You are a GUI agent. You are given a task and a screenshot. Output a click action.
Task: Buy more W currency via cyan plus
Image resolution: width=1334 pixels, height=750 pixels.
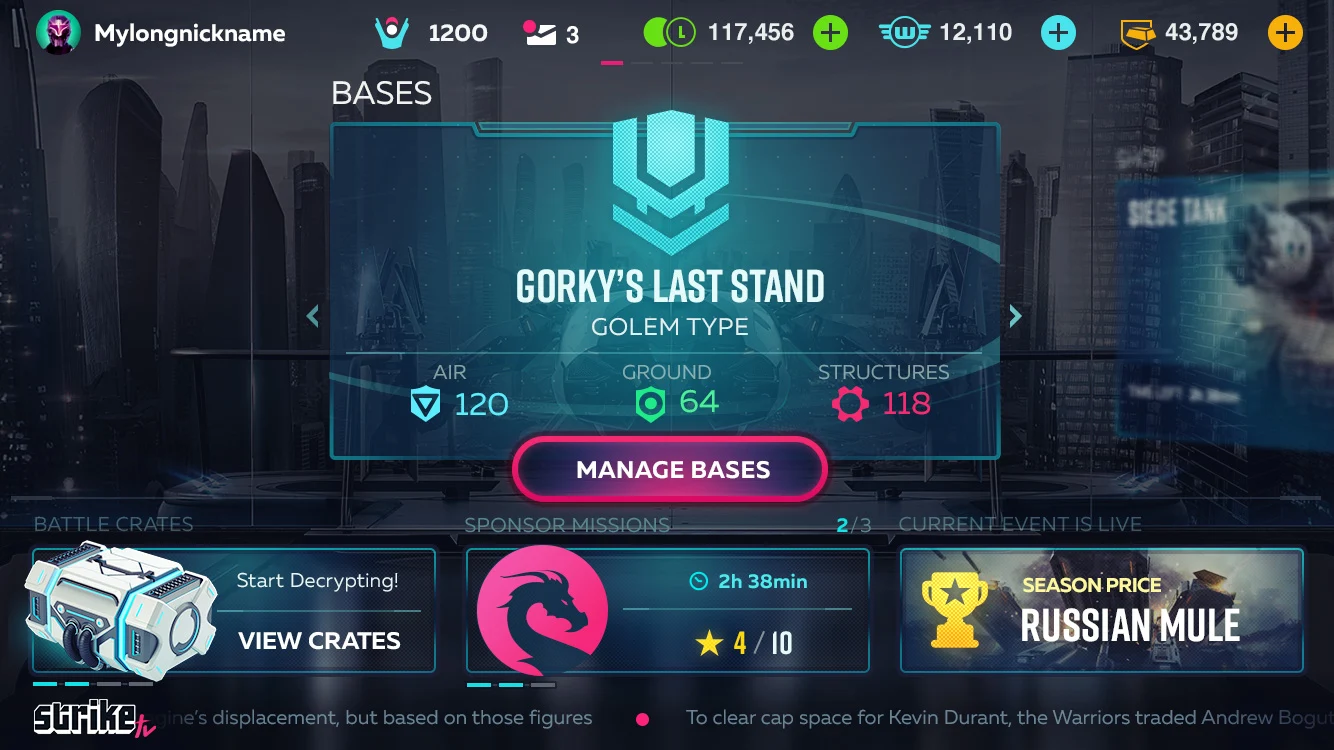click(x=1057, y=33)
